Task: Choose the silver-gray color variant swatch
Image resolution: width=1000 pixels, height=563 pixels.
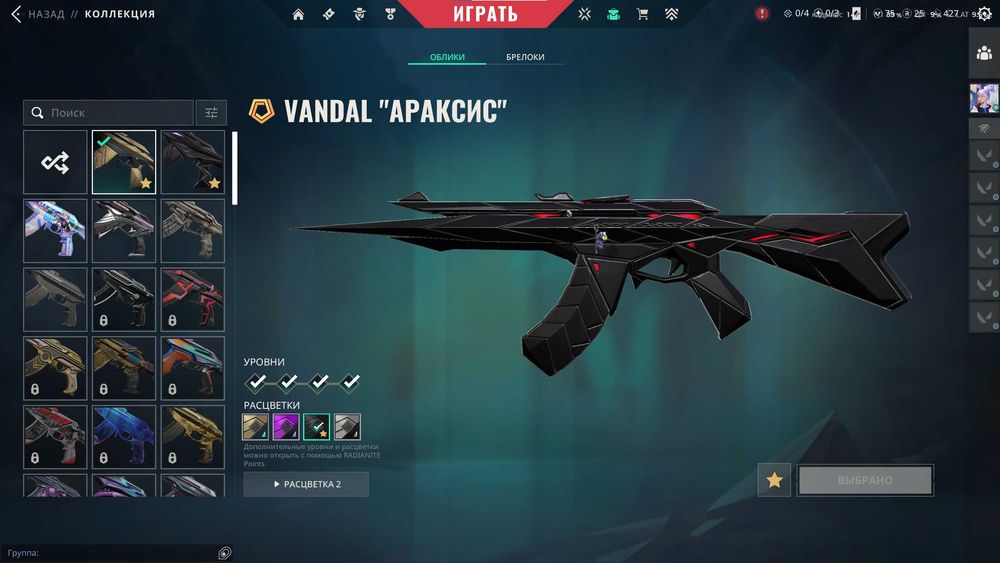Action: [347, 427]
